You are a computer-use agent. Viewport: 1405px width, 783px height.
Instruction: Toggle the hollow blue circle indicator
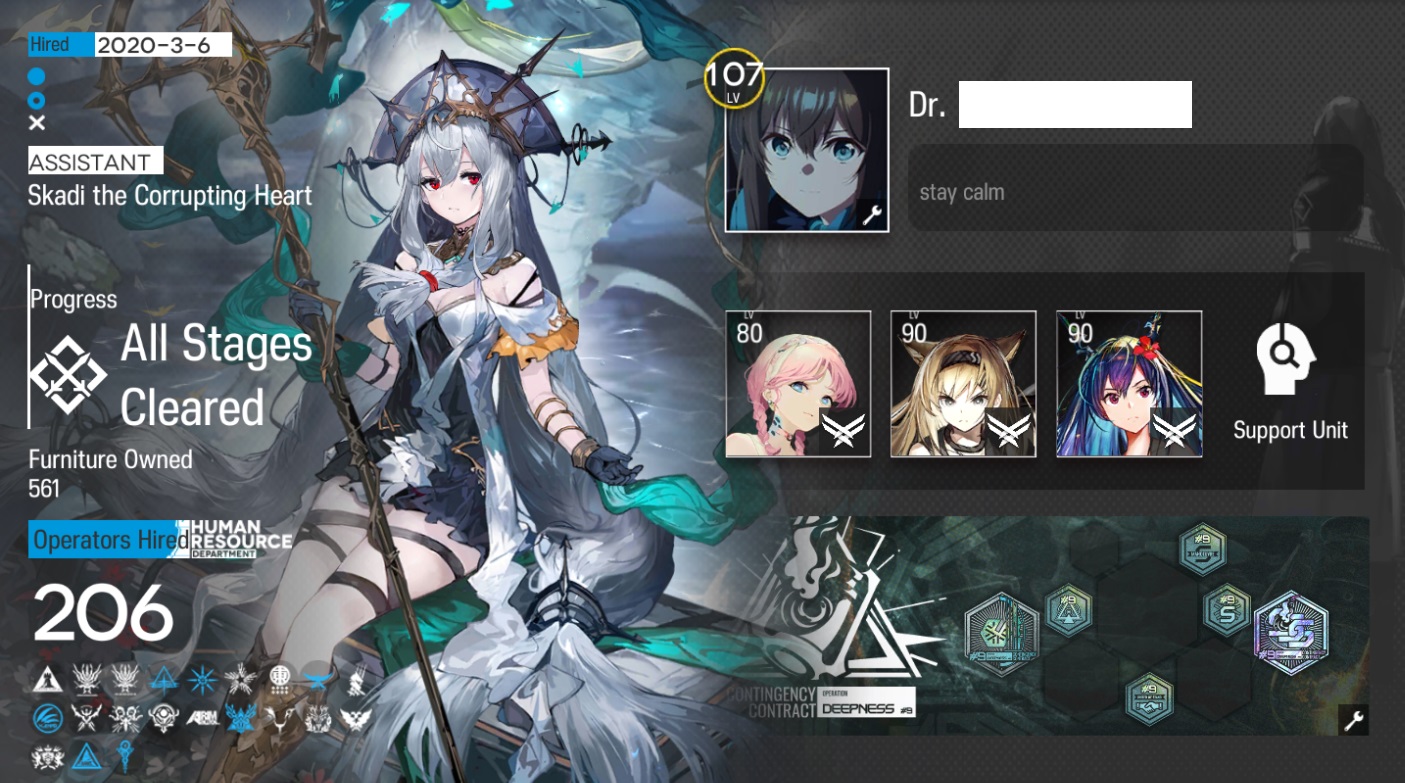click(36, 99)
